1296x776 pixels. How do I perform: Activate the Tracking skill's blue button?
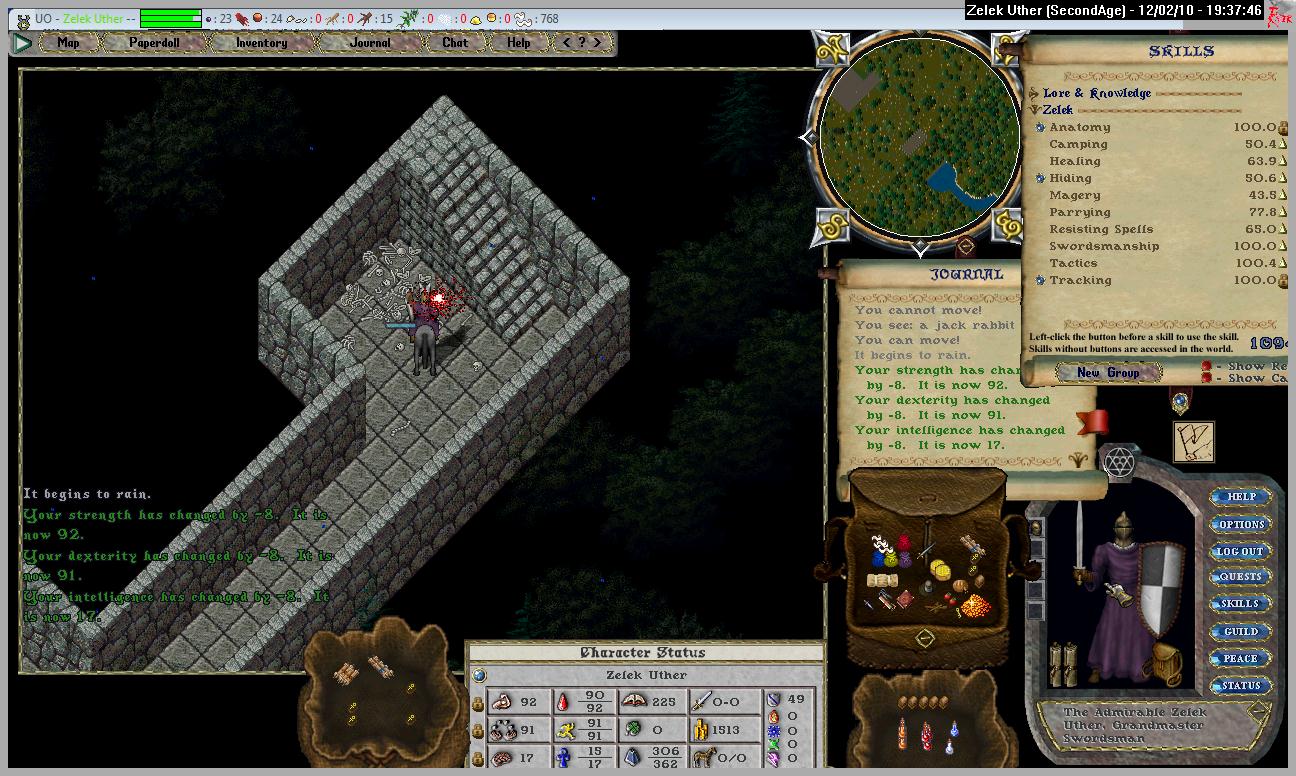coord(1040,280)
